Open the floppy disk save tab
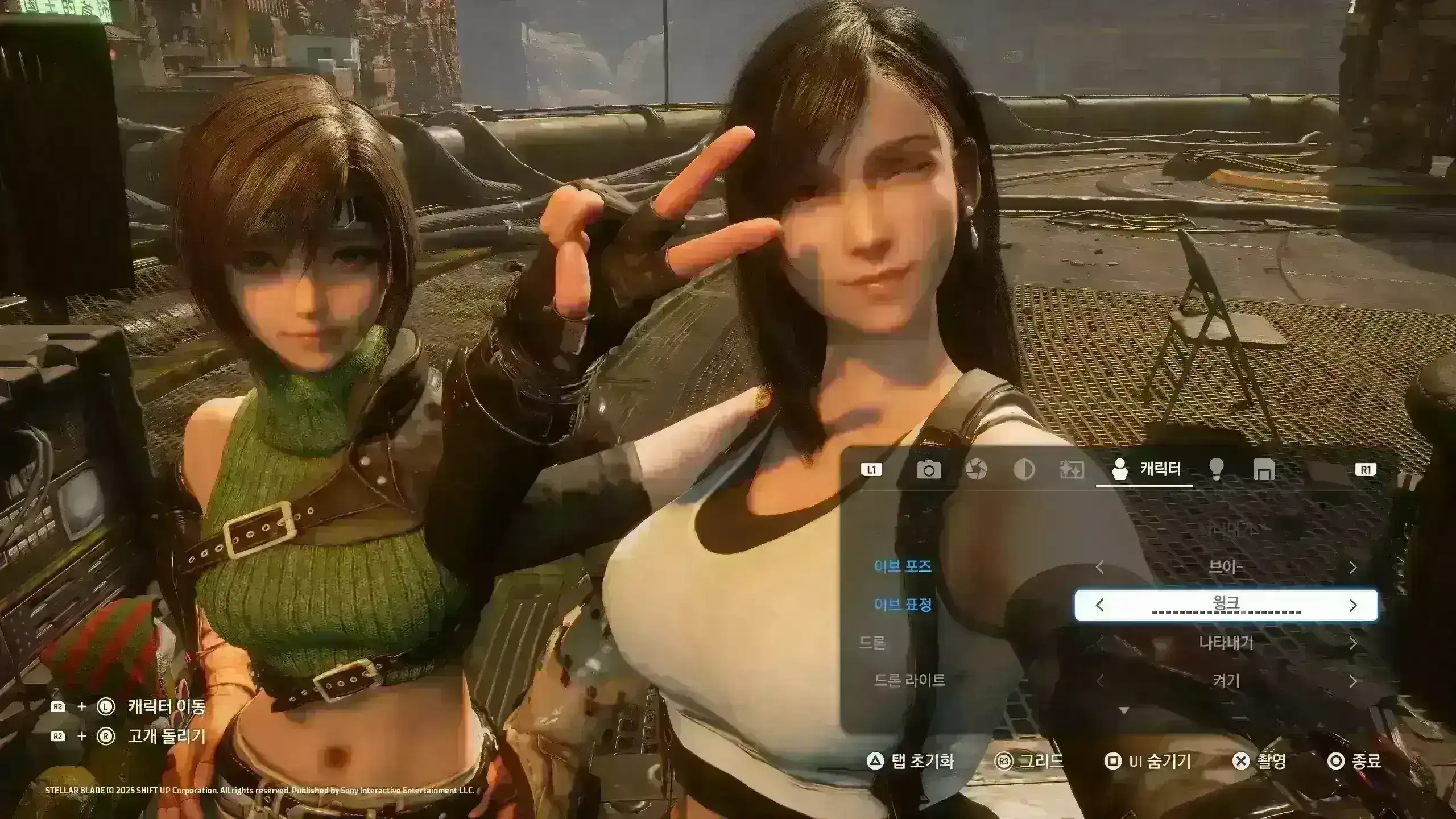 tap(1264, 470)
